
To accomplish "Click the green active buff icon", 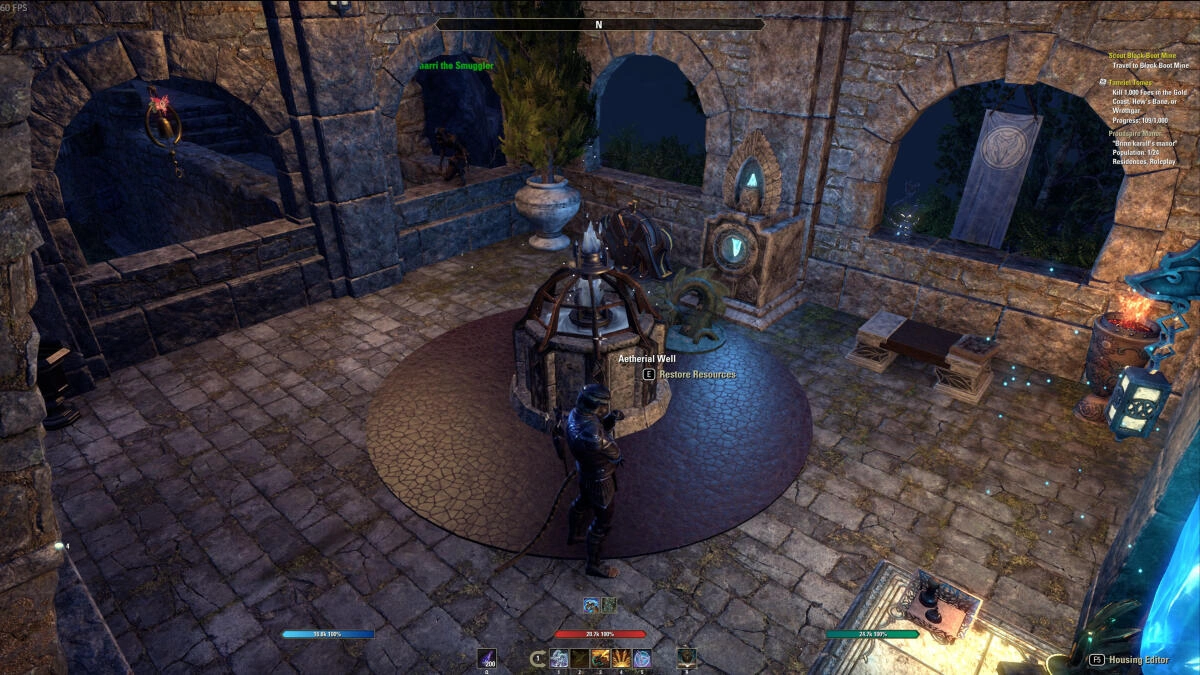I will [x=608, y=604].
